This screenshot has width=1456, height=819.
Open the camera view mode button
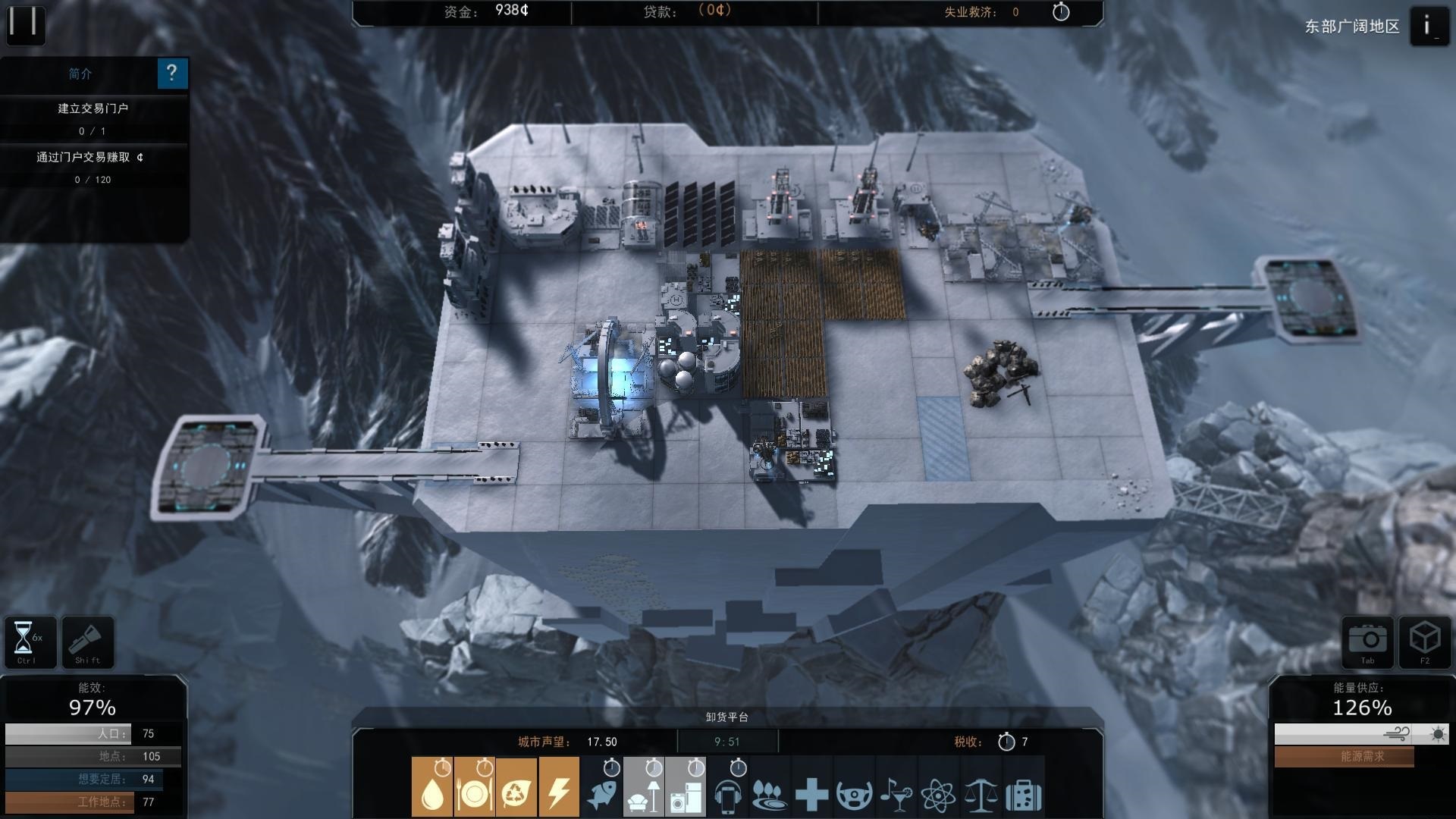pos(1368,642)
